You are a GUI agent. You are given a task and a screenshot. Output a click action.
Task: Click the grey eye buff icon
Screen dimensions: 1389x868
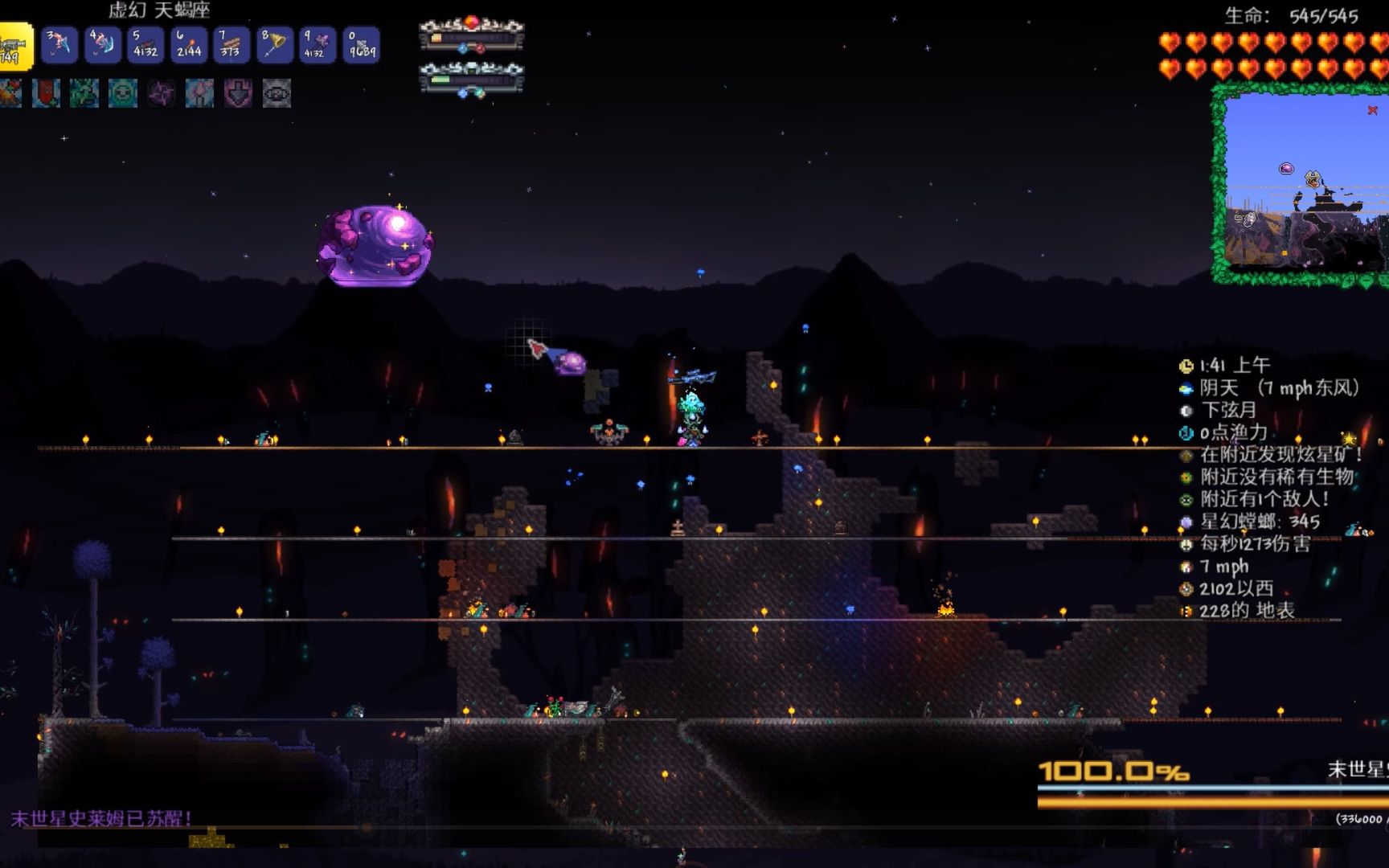pos(277,94)
